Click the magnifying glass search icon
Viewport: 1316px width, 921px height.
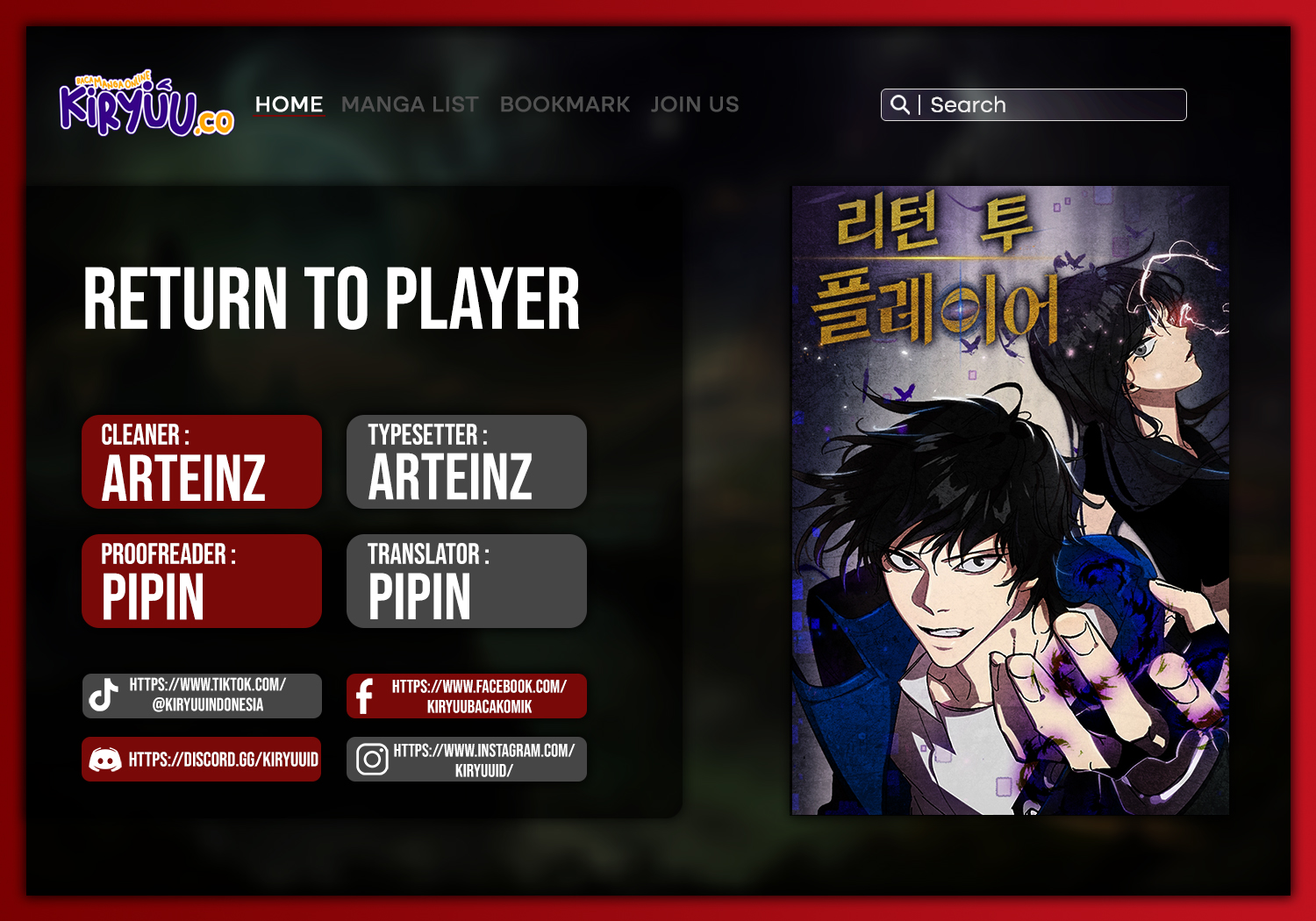[x=900, y=104]
